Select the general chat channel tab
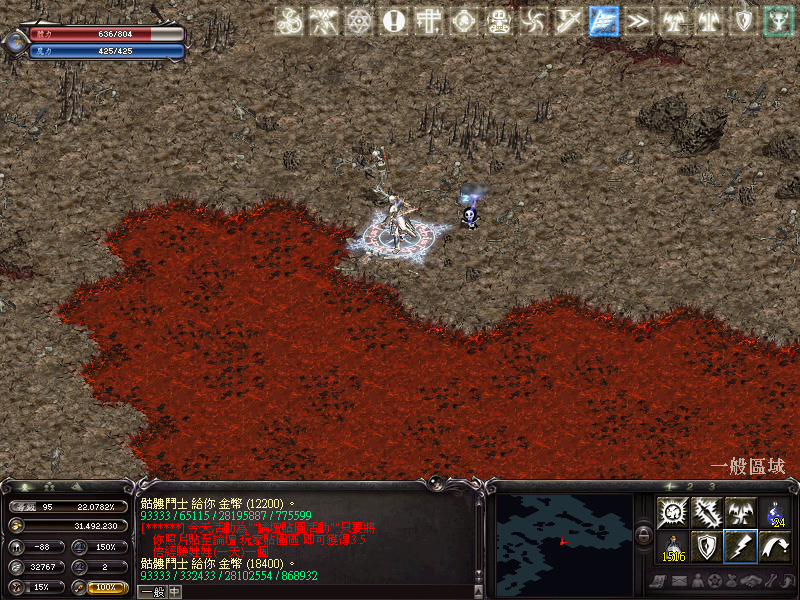 pos(151,591)
